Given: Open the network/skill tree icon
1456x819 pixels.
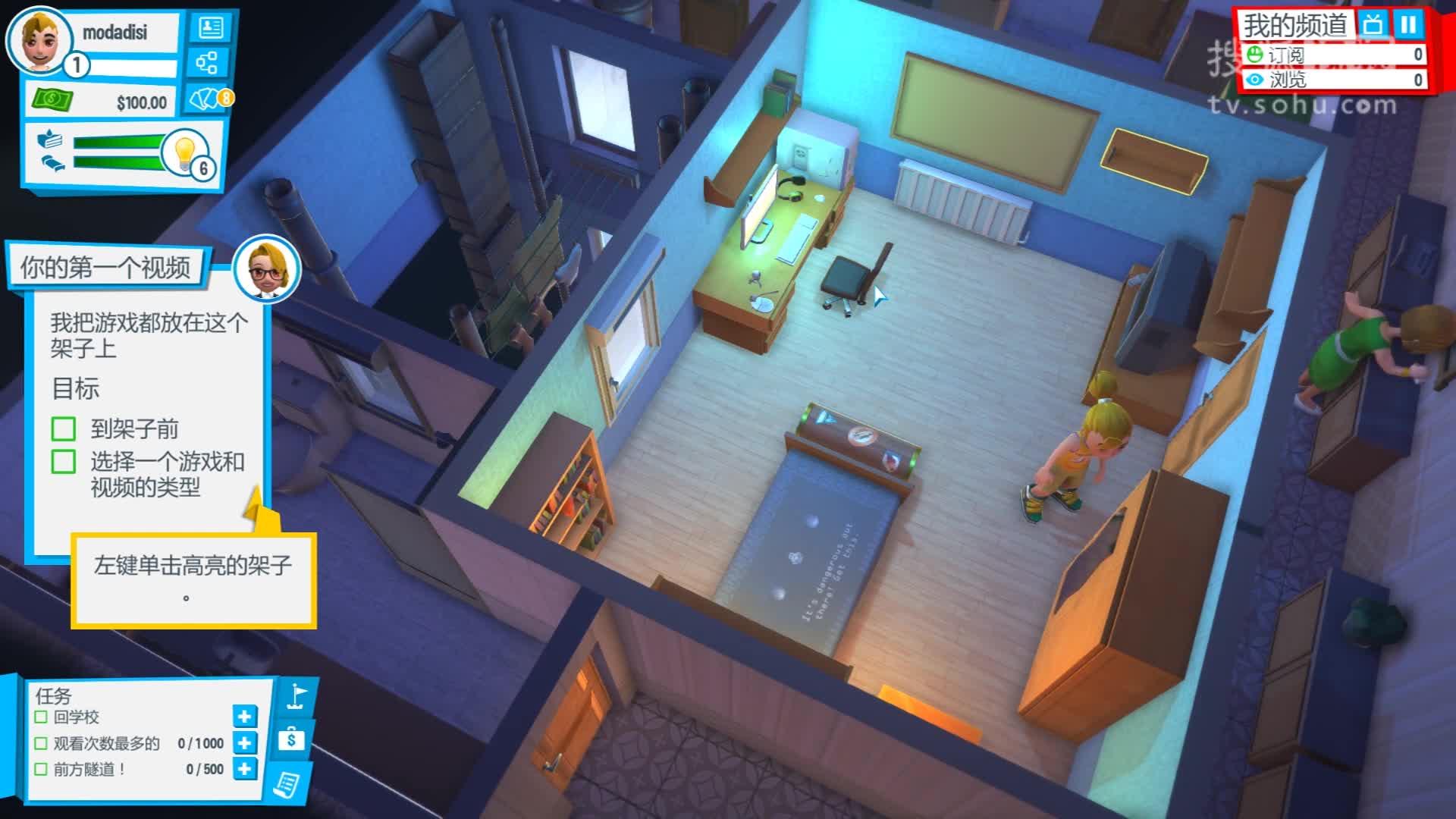Looking at the screenshot, I should (208, 64).
